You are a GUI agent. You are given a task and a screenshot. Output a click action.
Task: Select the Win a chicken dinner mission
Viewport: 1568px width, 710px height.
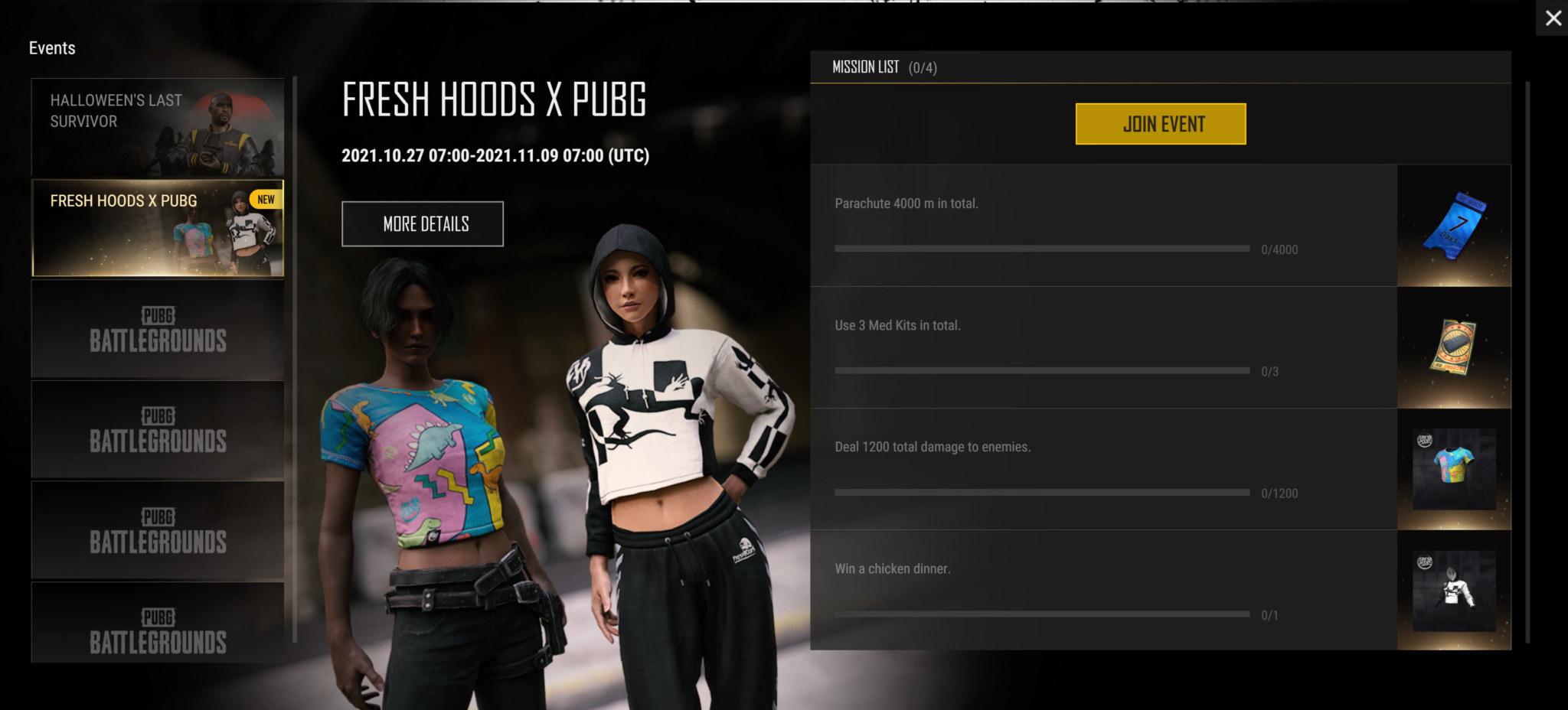click(x=1102, y=591)
